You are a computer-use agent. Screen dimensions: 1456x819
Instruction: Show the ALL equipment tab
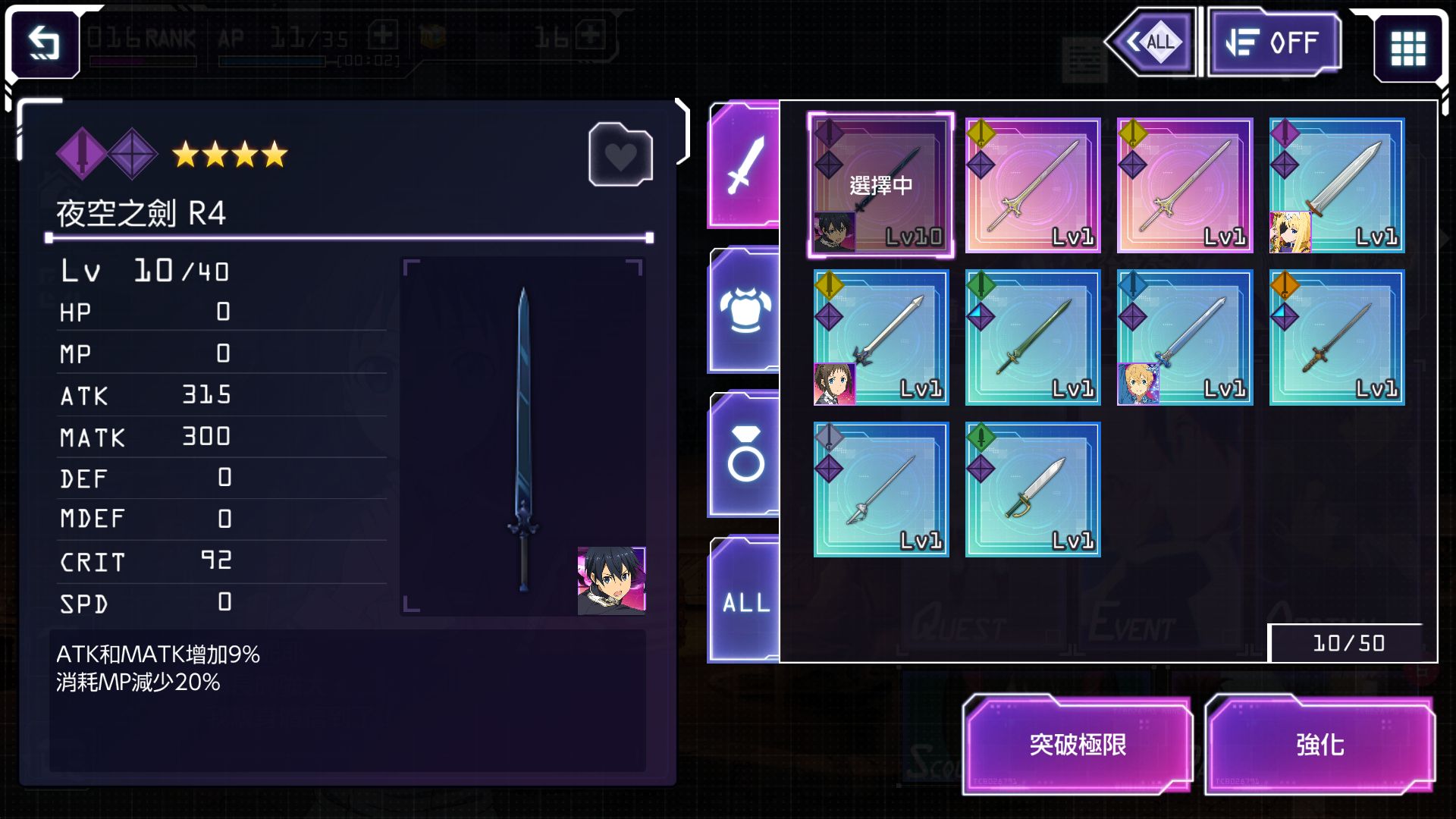click(x=745, y=602)
